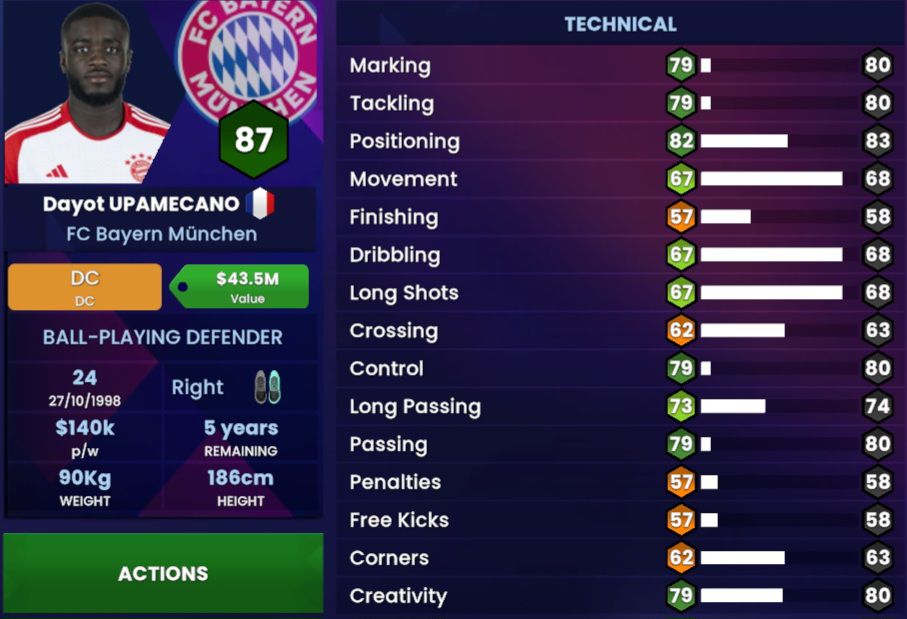Select the Marking attribute row
This screenshot has width=907, height=619.
(620, 66)
